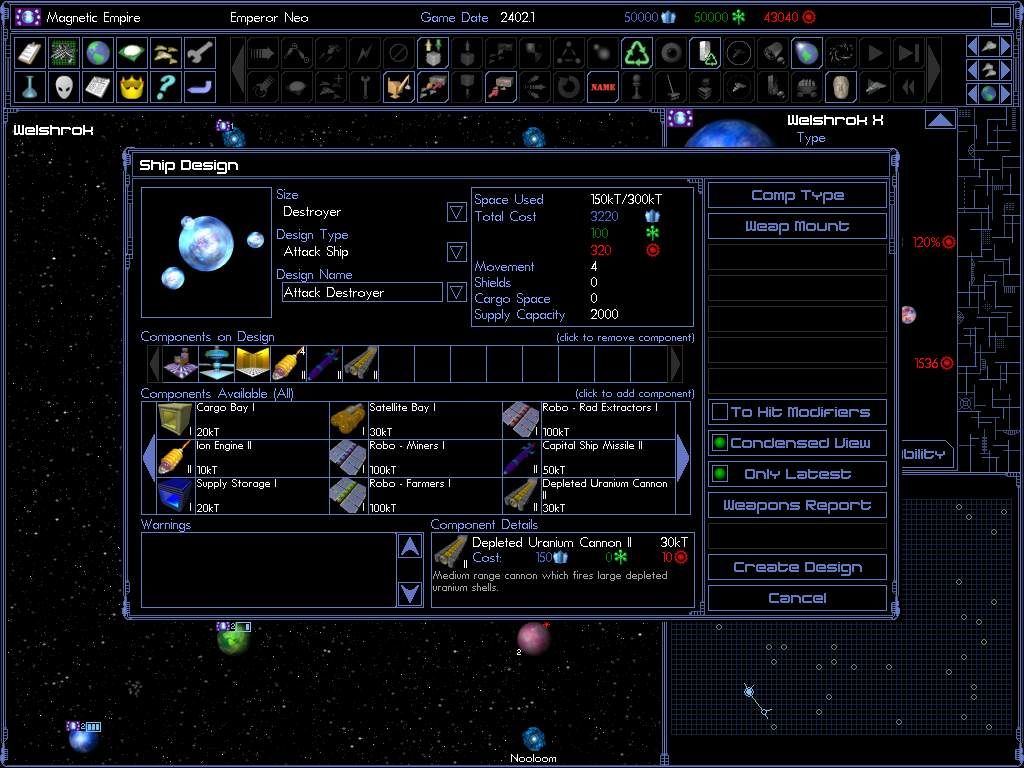Choose Satellite Bay I component
The width and height of the screenshot is (1024, 768).
416,420
